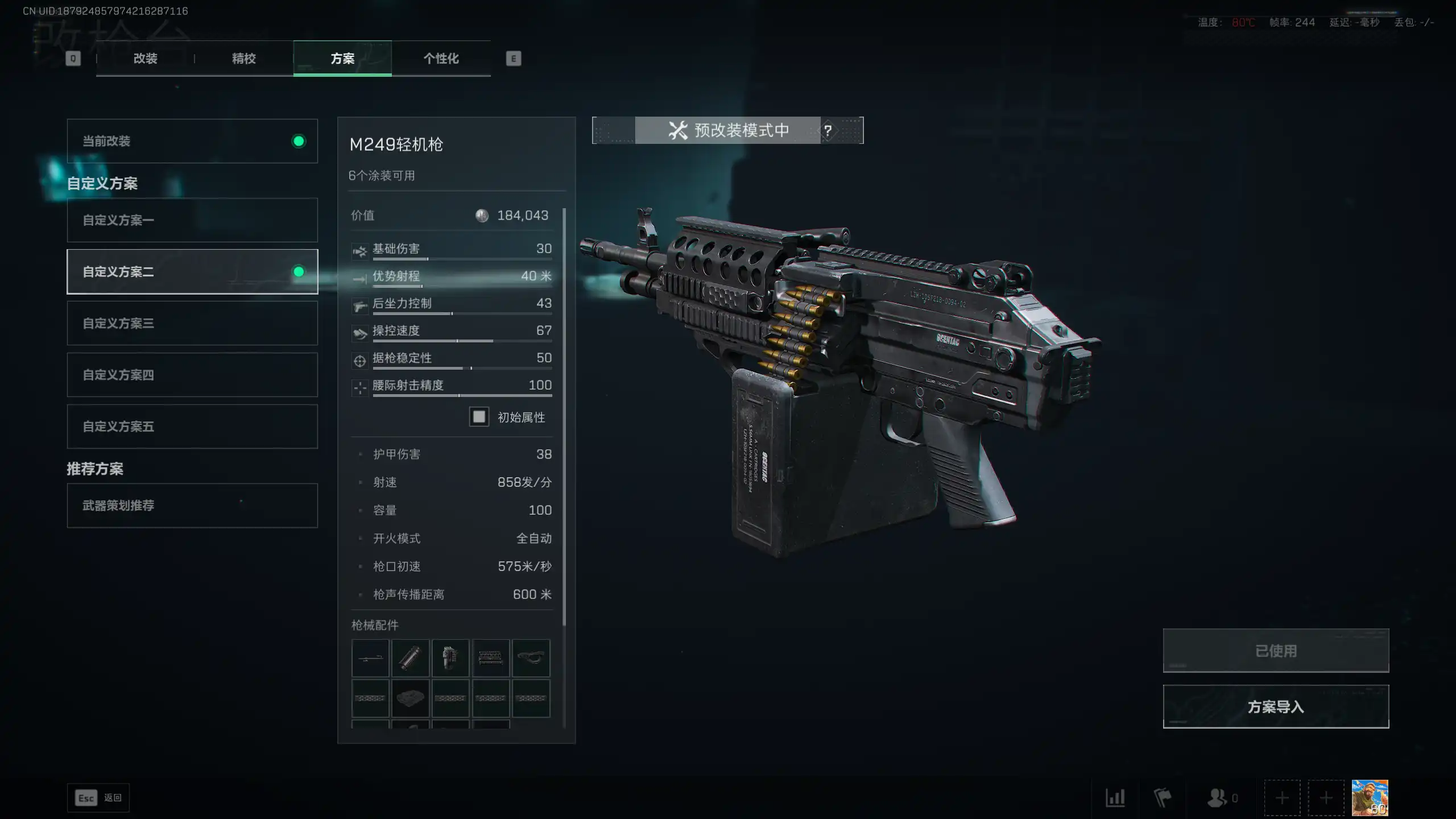Viewport: 1456px width, 819px height.
Task: Select the suppressor attachment slot
Action: (410, 658)
